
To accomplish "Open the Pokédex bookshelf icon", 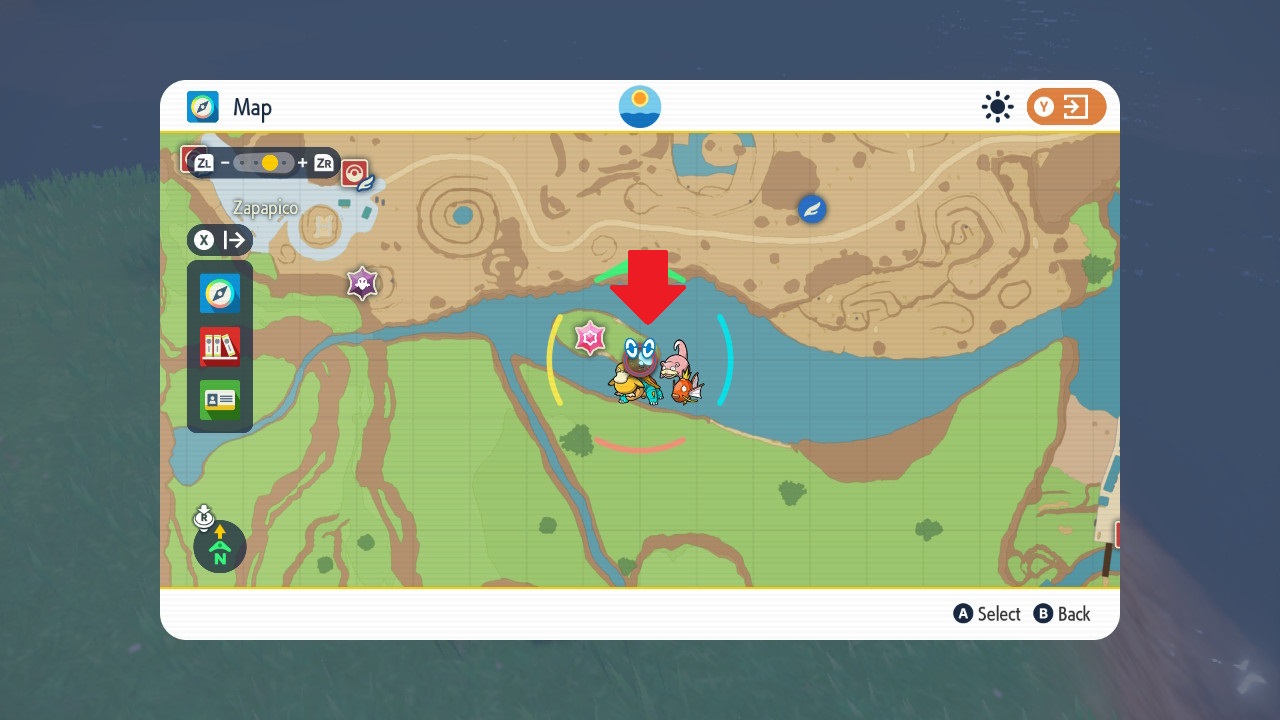I will pos(220,347).
